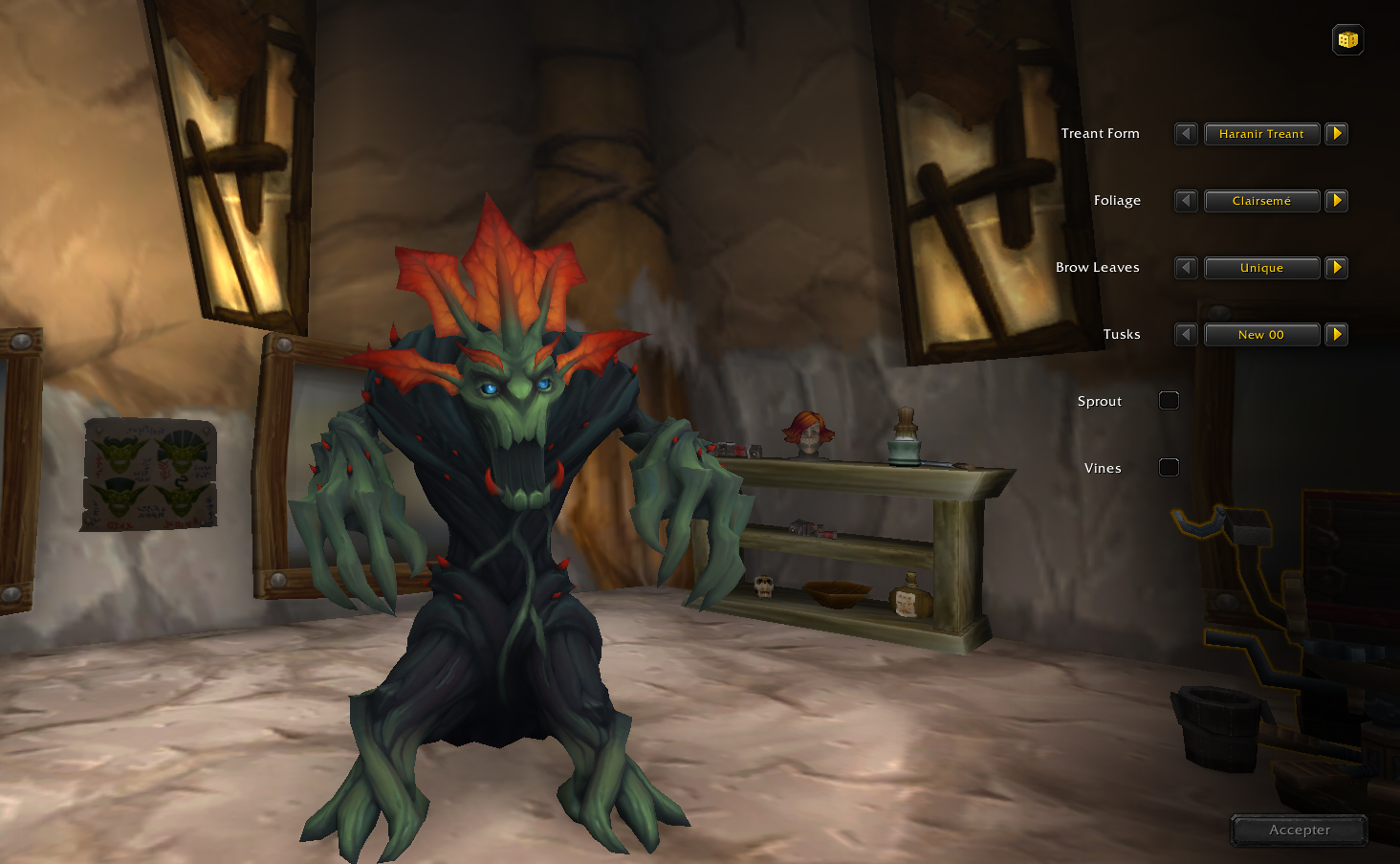Switch to previous Brow Leaves option
The image size is (1400, 864).
(x=1186, y=268)
